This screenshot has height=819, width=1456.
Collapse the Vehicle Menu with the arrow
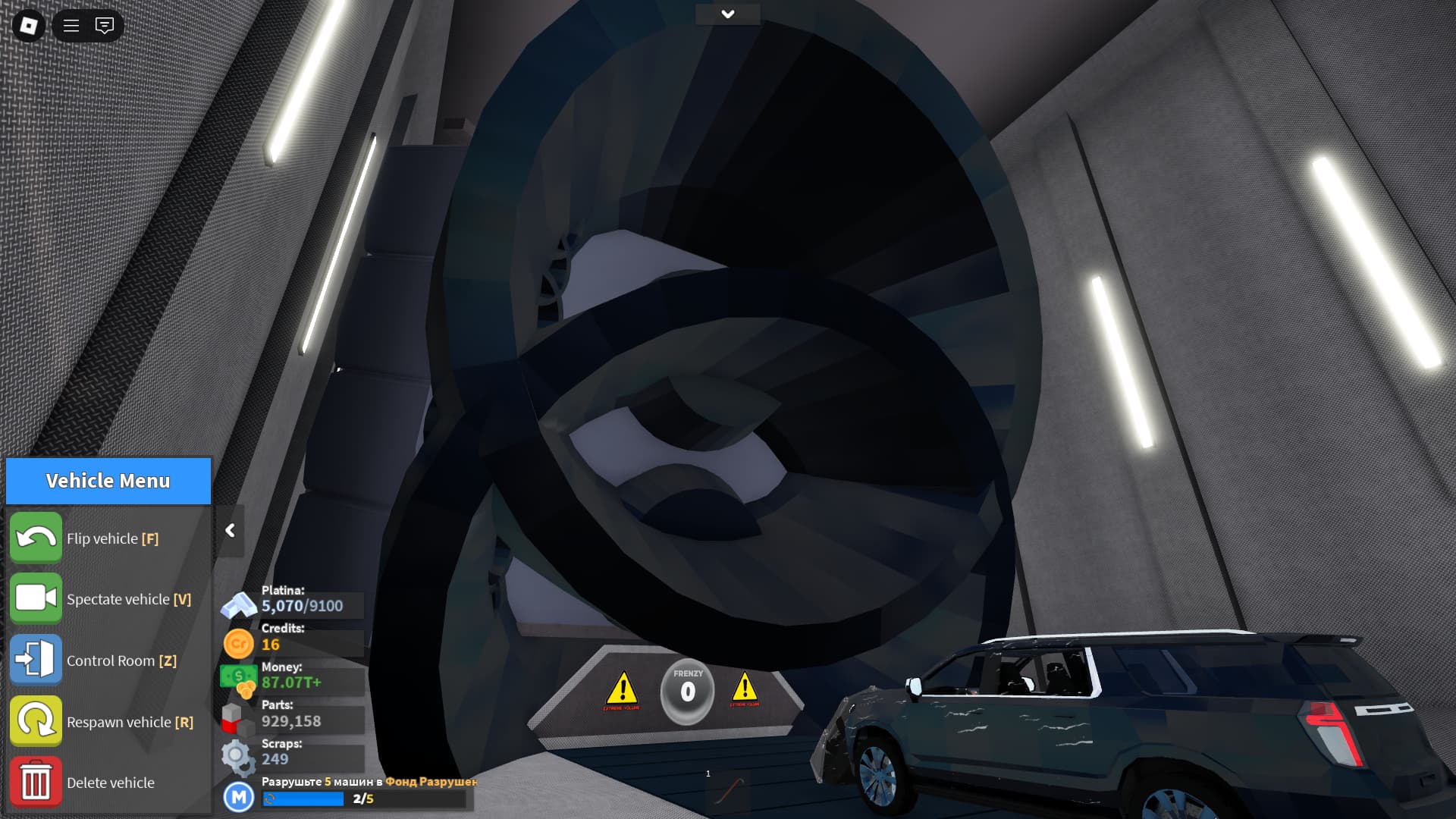230,531
